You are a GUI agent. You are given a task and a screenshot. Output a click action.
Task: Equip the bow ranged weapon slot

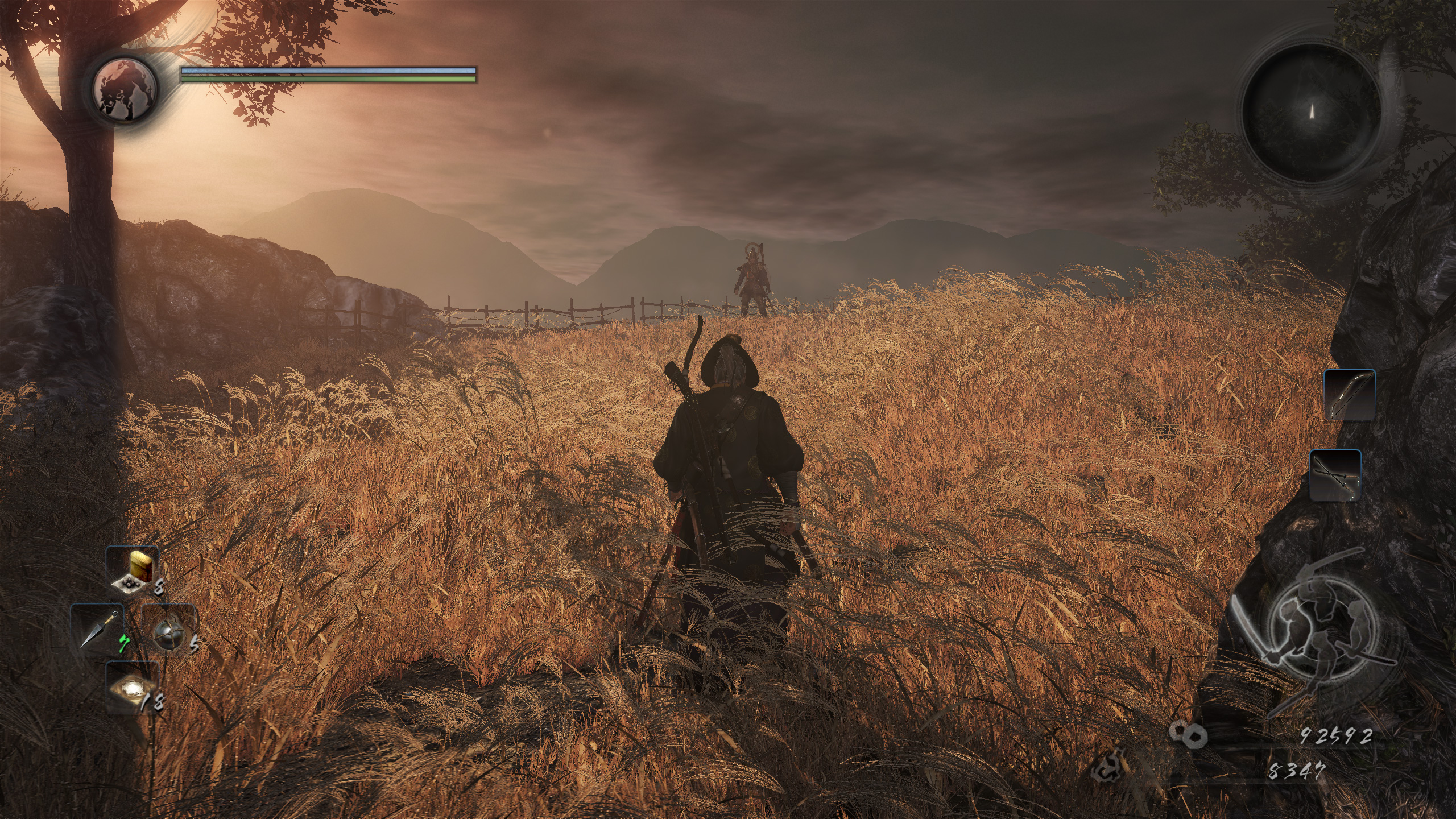tap(1349, 394)
